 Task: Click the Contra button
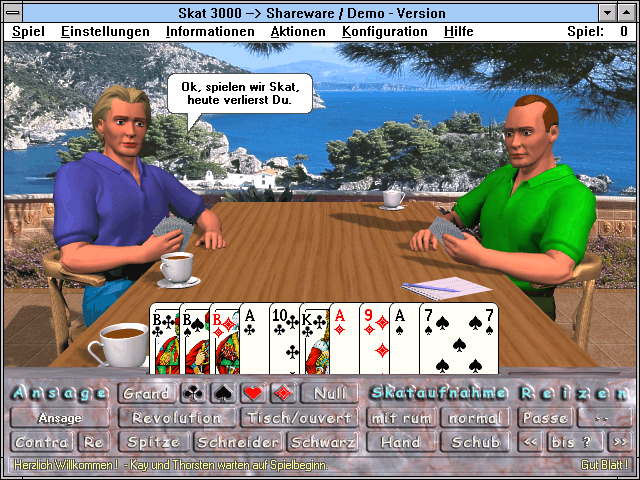pyautogui.click(x=42, y=442)
